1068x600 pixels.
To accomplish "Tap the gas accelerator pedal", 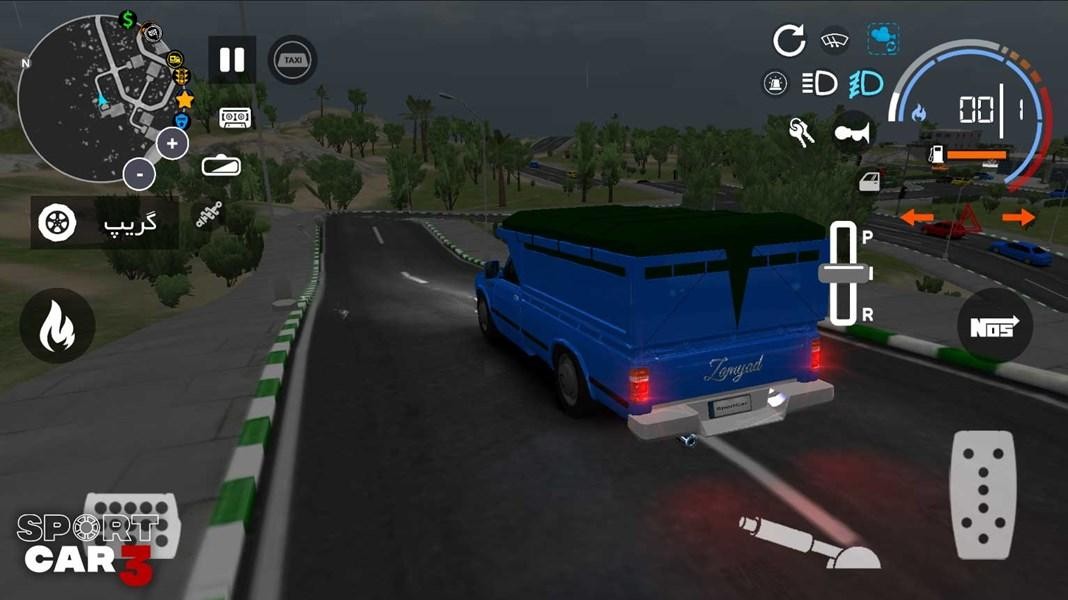I will click(982, 494).
